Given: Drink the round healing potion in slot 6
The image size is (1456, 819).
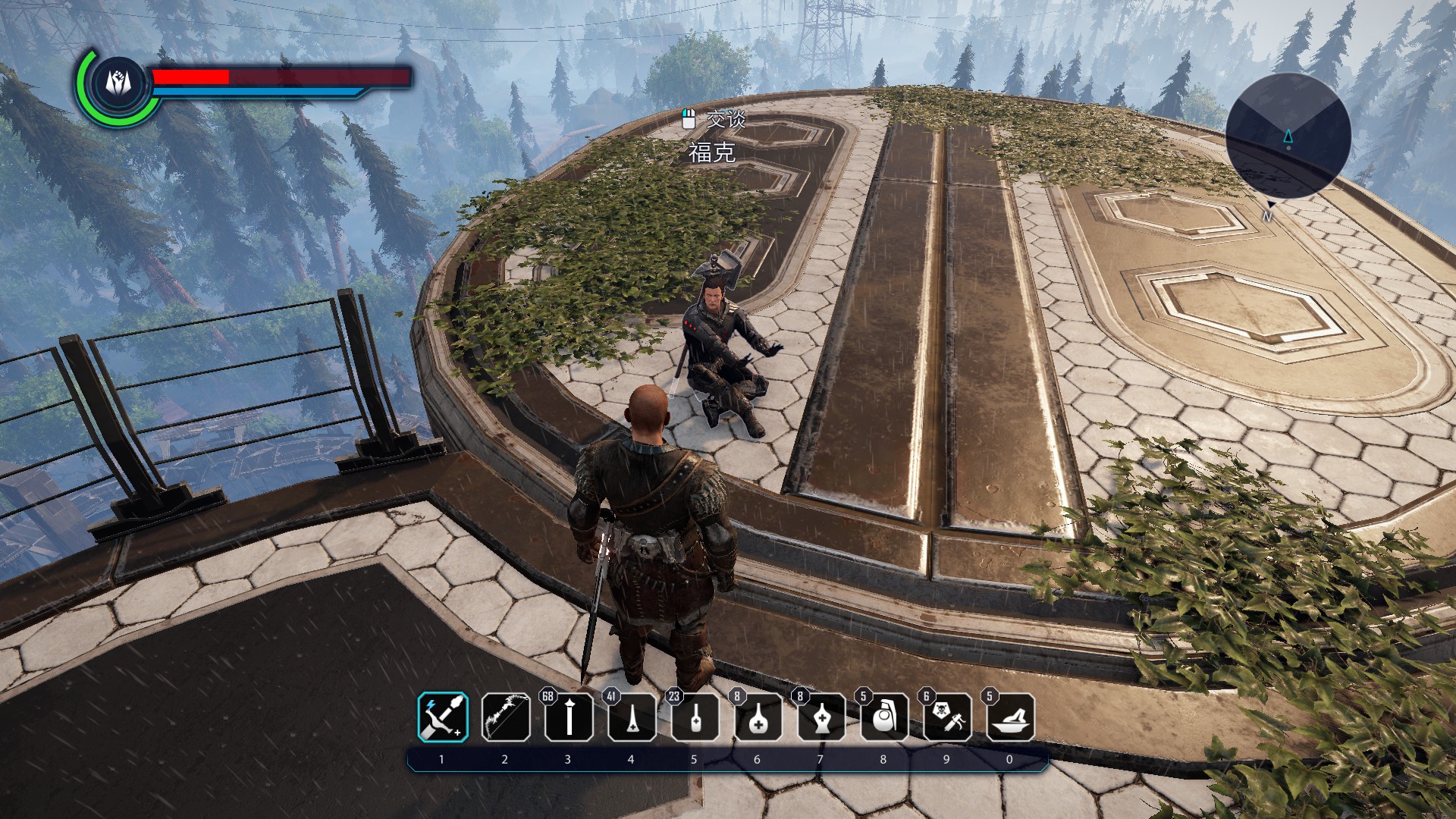Looking at the screenshot, I should click(758, 717).
